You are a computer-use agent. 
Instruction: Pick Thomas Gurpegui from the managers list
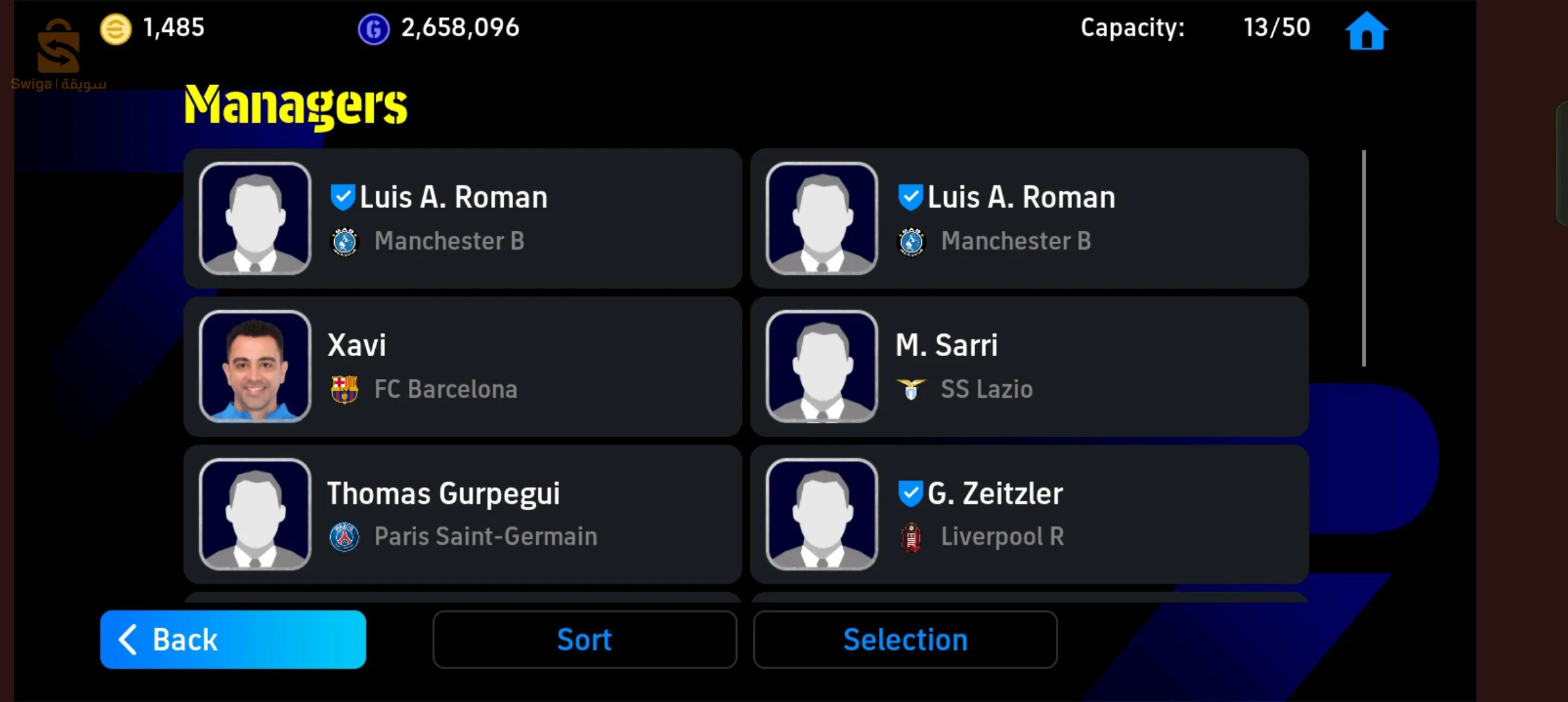[462, 514]
